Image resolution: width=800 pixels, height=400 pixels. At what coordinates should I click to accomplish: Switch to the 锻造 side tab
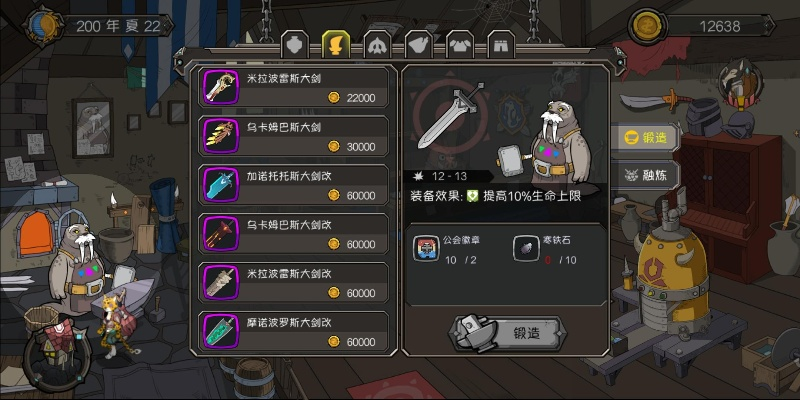pos(645,137)
